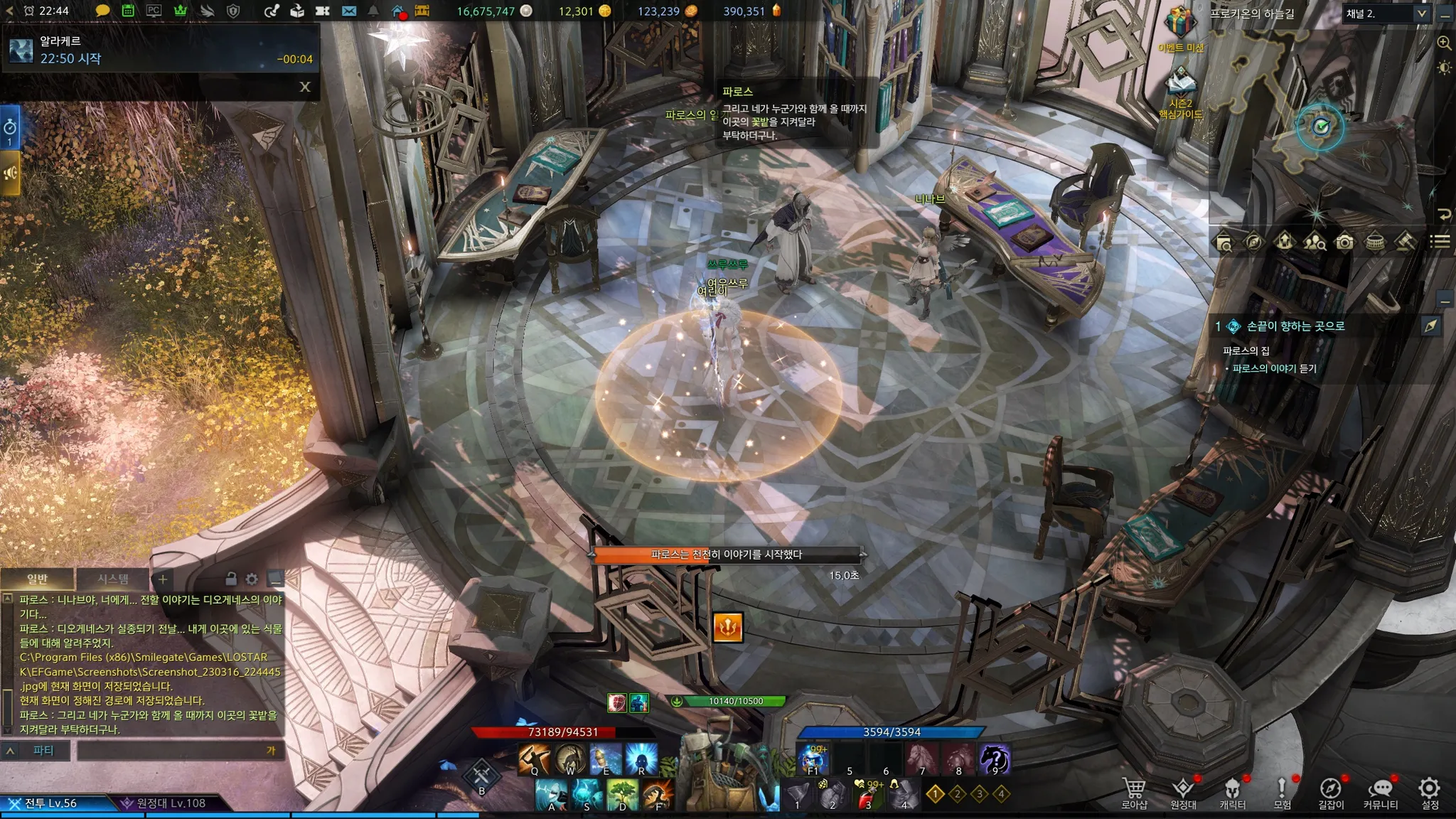Viewport: 1456px width, 819px height.
Task: Open the 원정대 roster menu
Action: click(x=1183, y=791)
